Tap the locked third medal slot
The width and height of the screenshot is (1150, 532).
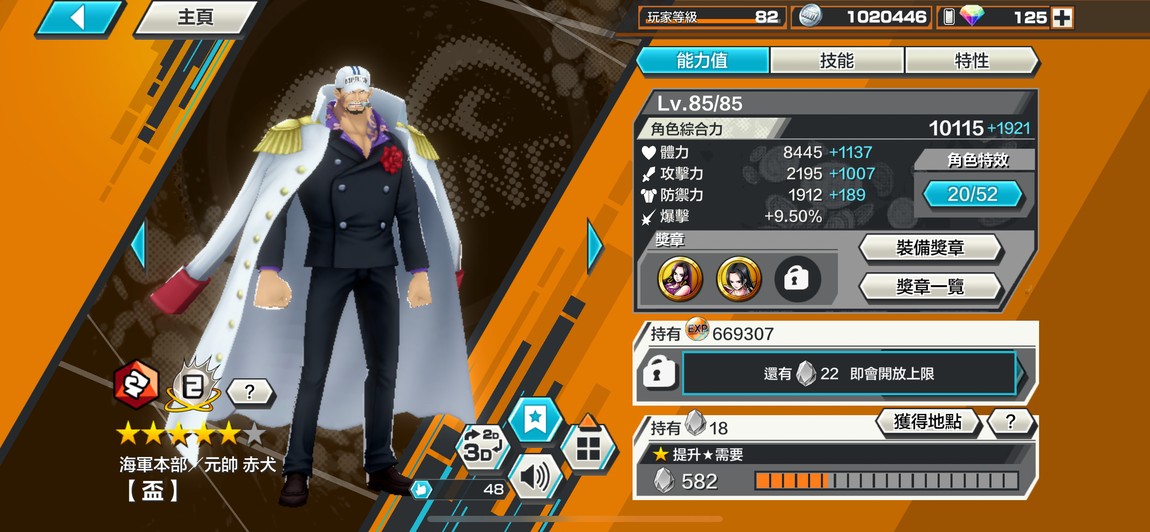[797, 280]
